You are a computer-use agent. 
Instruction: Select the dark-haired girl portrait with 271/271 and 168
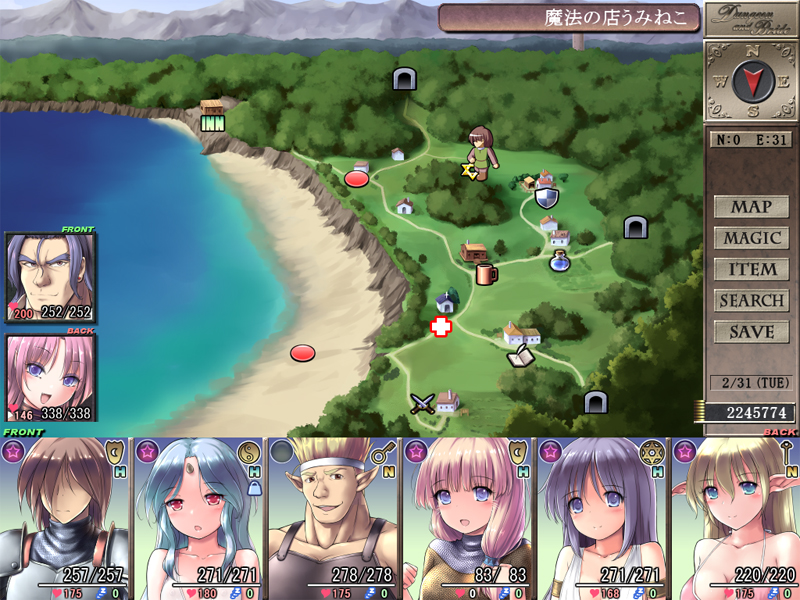coord(602,517)
